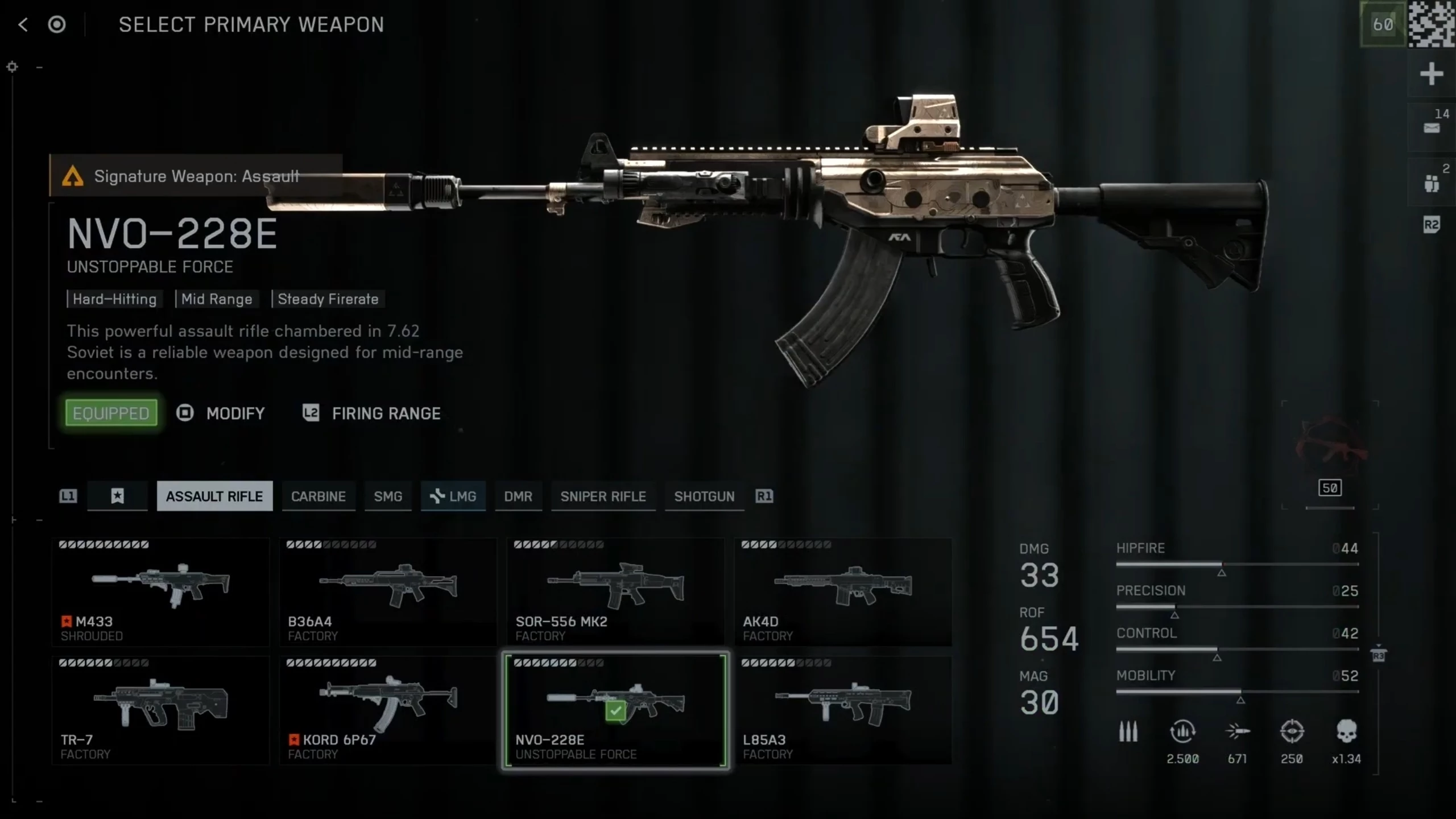This screenshot has height=819, width=1456.
Task: Select the AK4D Factory rifle
Action: [x=843, y=591]
